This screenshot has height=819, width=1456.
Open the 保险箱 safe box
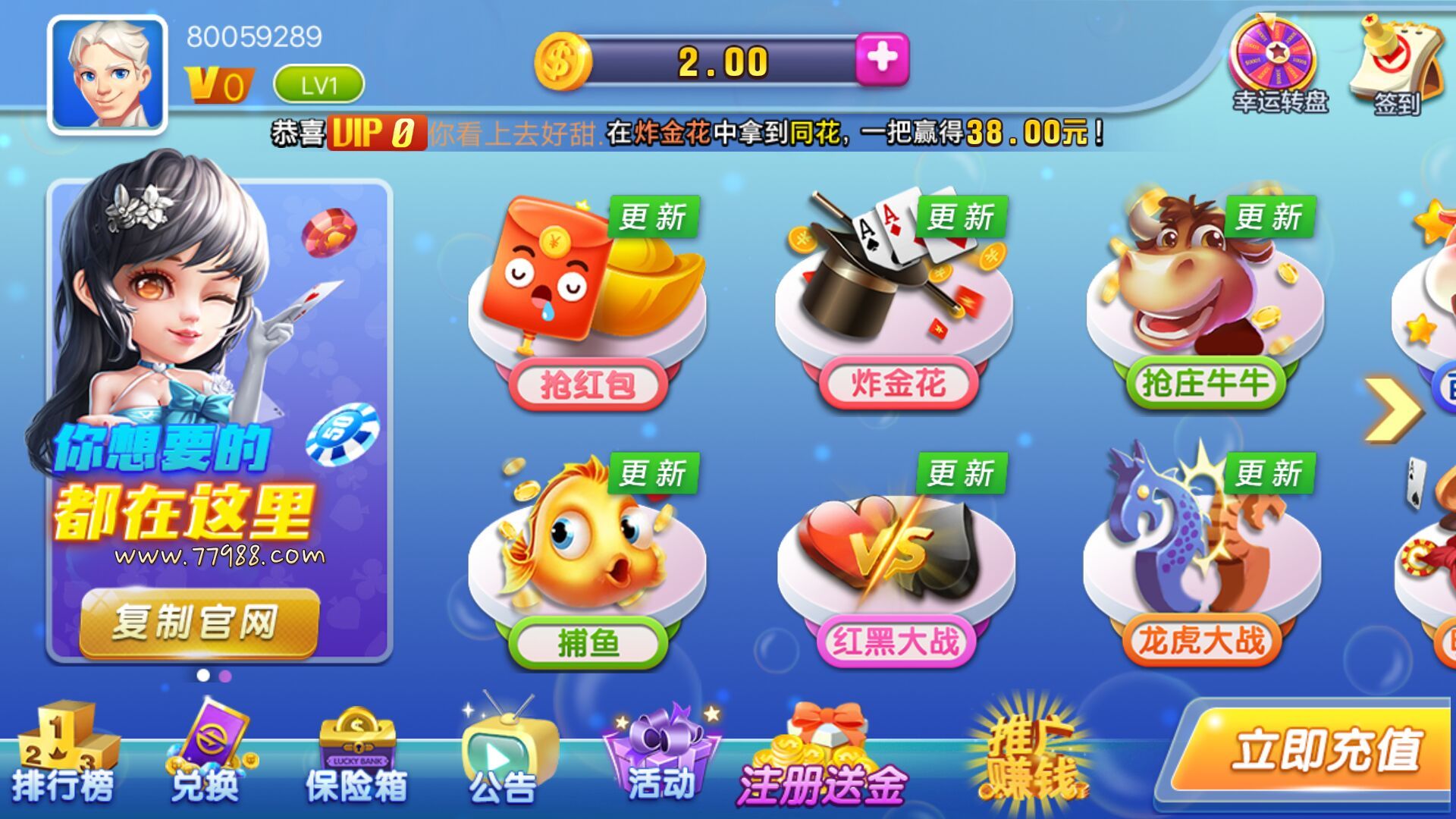coord(356,758)
